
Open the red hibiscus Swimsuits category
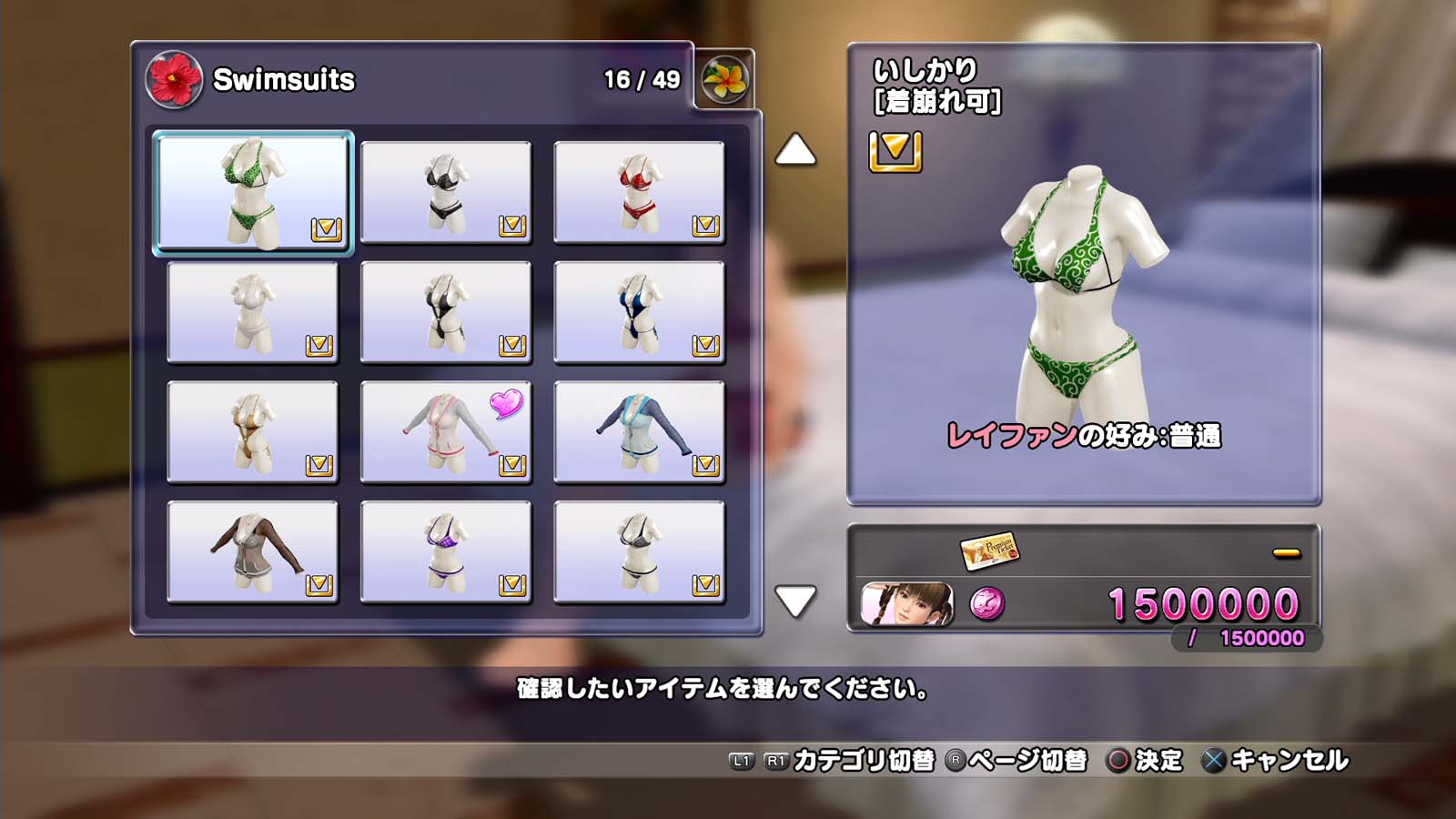tap(174, 79)
